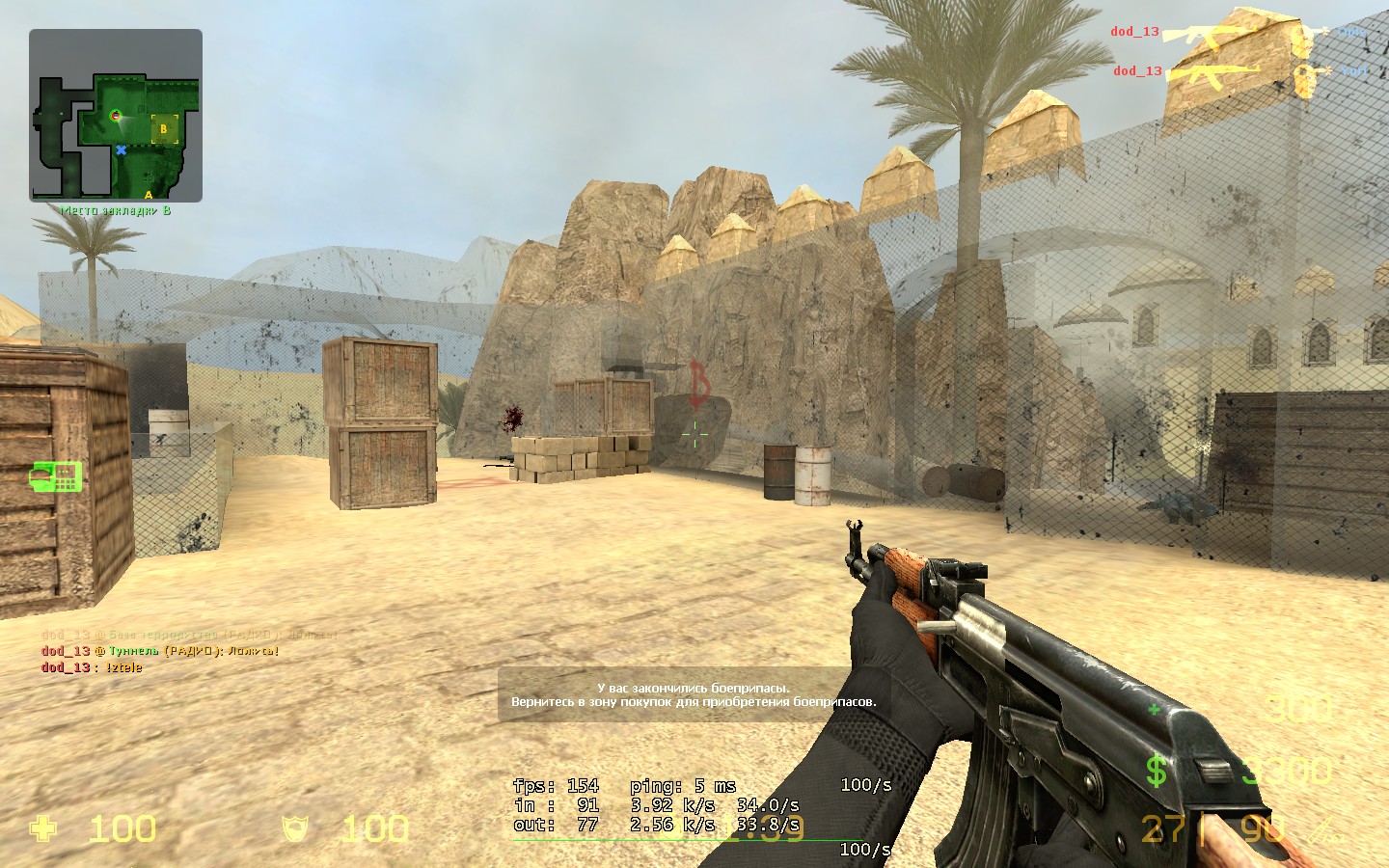Click the blue X marker on radar
Viewport: 1389px width, 868px height.
coord(122,150)
